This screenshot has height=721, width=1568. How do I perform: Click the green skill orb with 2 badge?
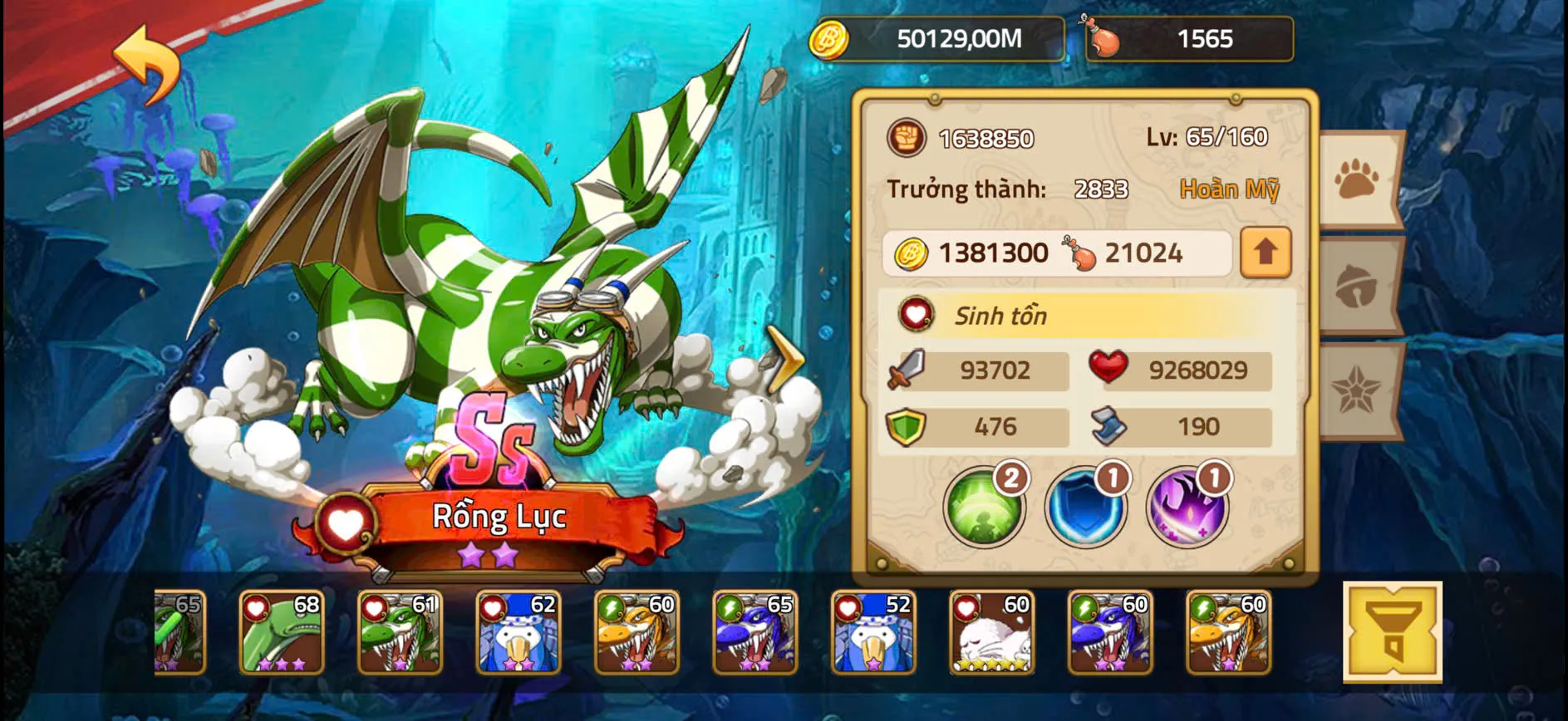(986, 507)
